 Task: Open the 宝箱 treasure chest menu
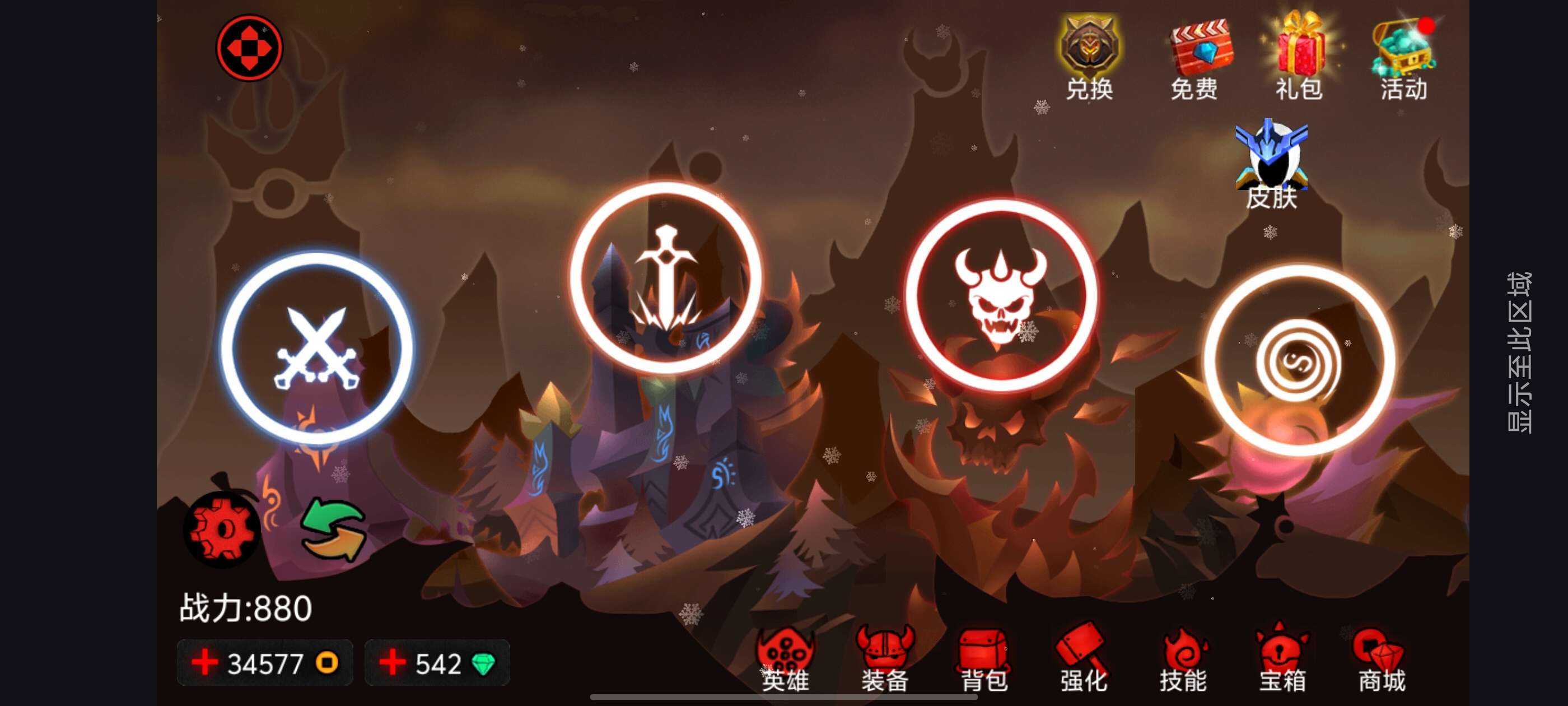point(1282,662)
